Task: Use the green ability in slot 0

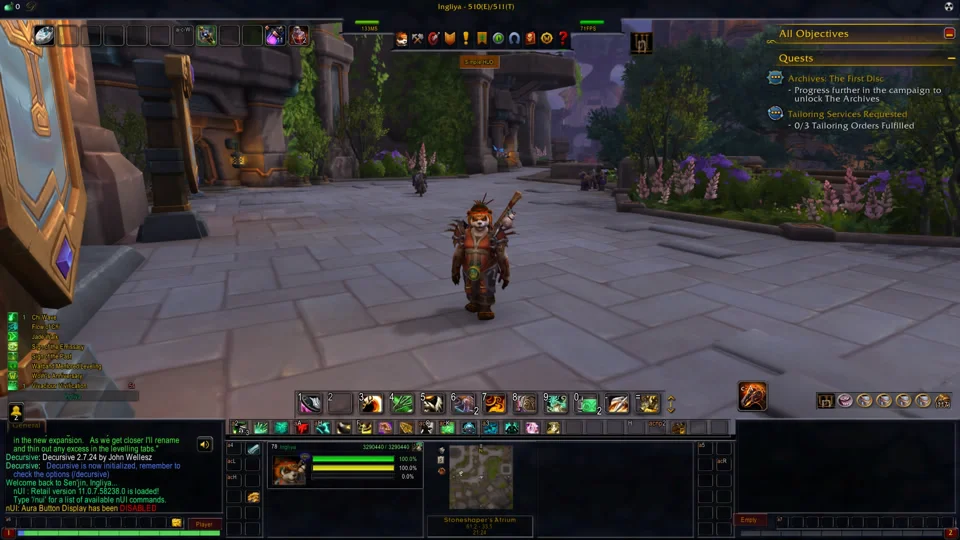Action: click(587, 403)
